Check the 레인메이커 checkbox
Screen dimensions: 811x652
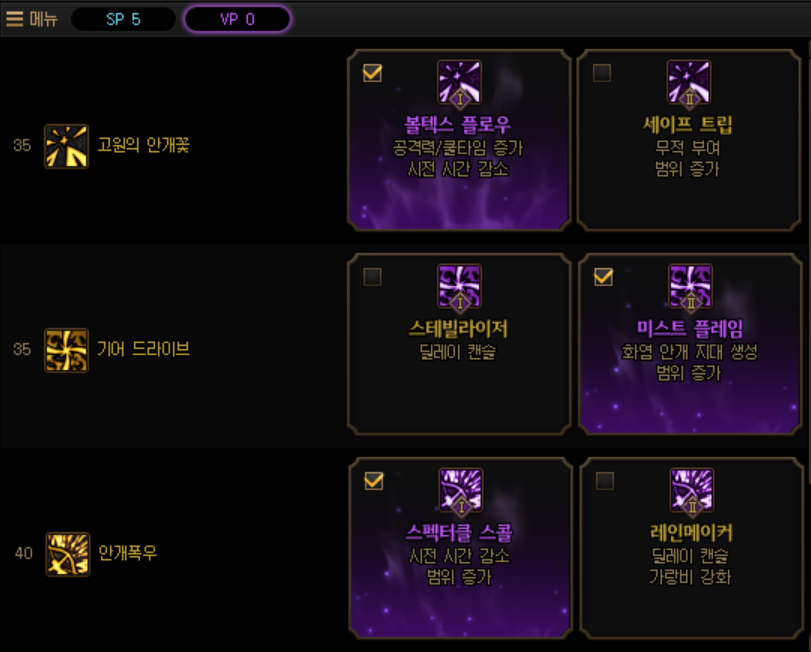point(604,481)
